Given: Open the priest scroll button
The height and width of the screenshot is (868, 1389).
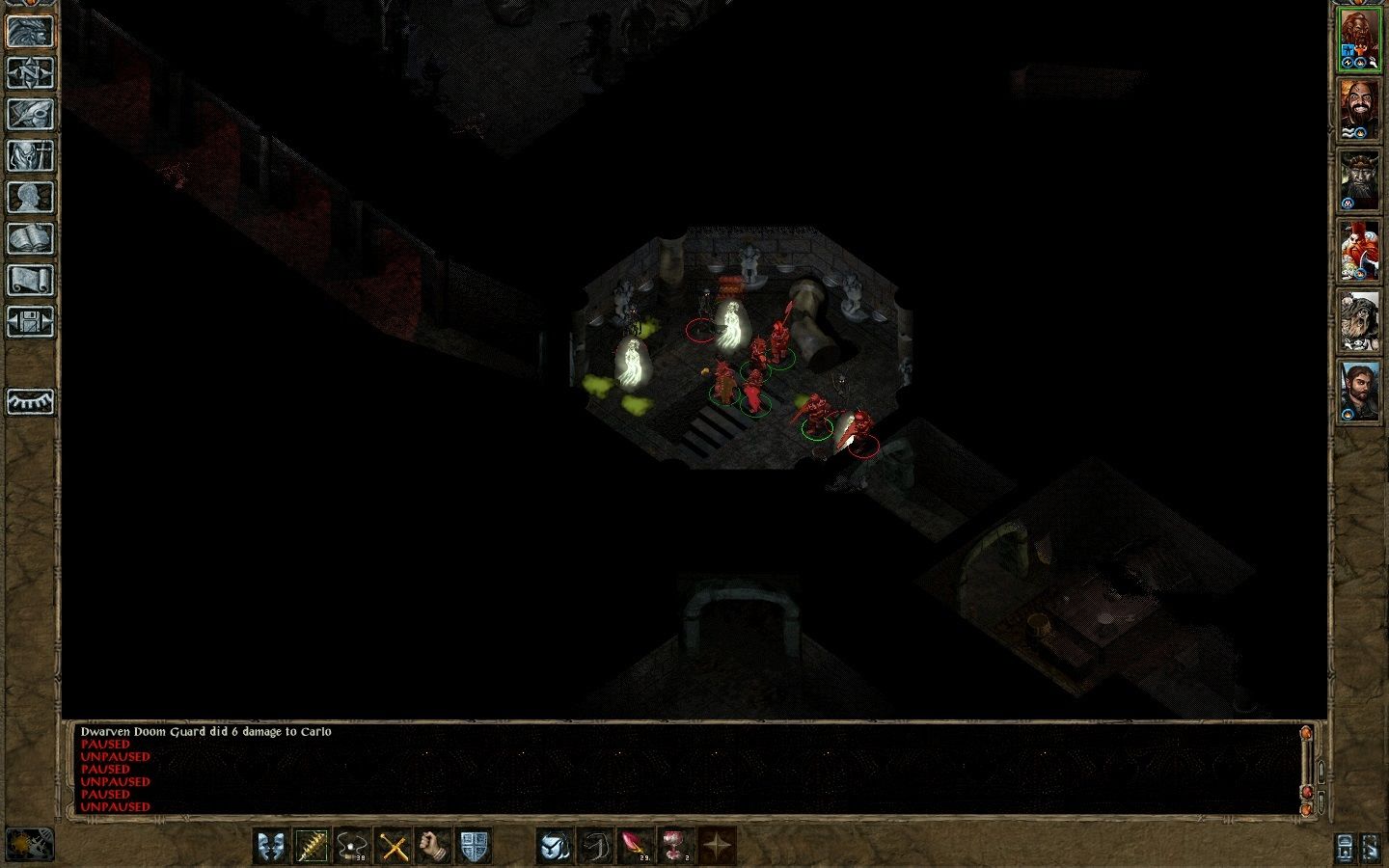Looking at the screenshot, I should pyautogui.click(x=30, y=280).
